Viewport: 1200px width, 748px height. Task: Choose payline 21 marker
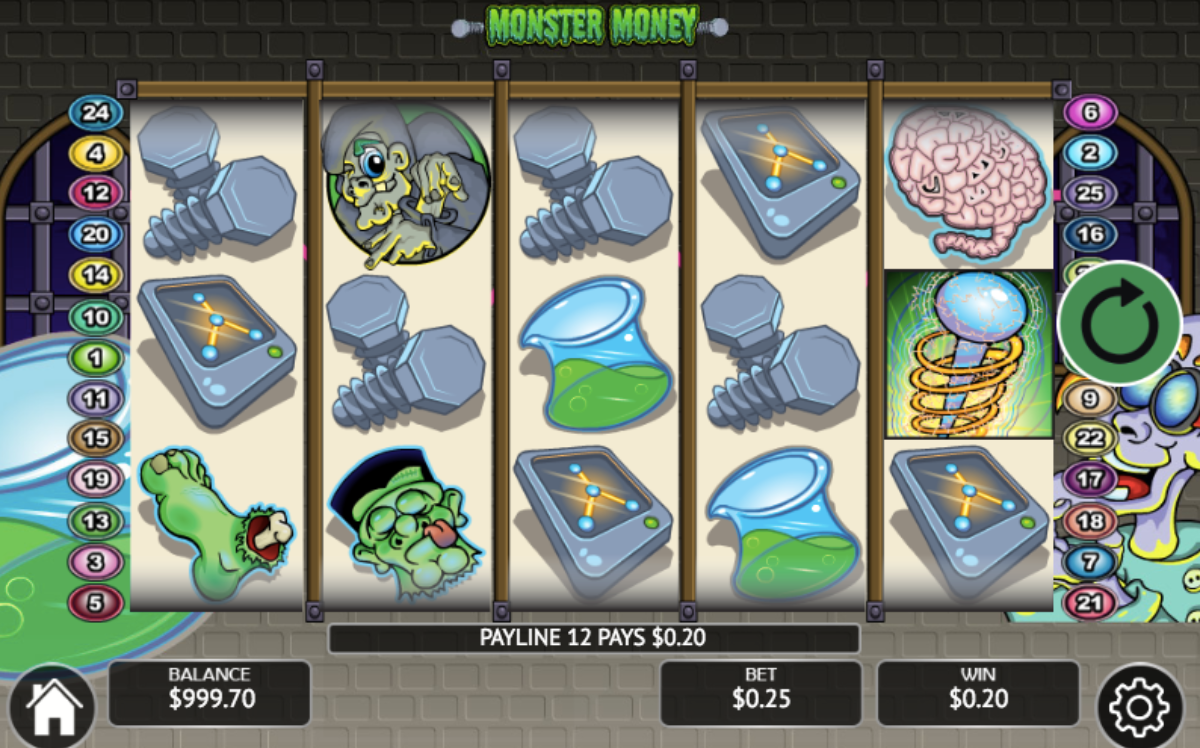[x=1090, y=603]
